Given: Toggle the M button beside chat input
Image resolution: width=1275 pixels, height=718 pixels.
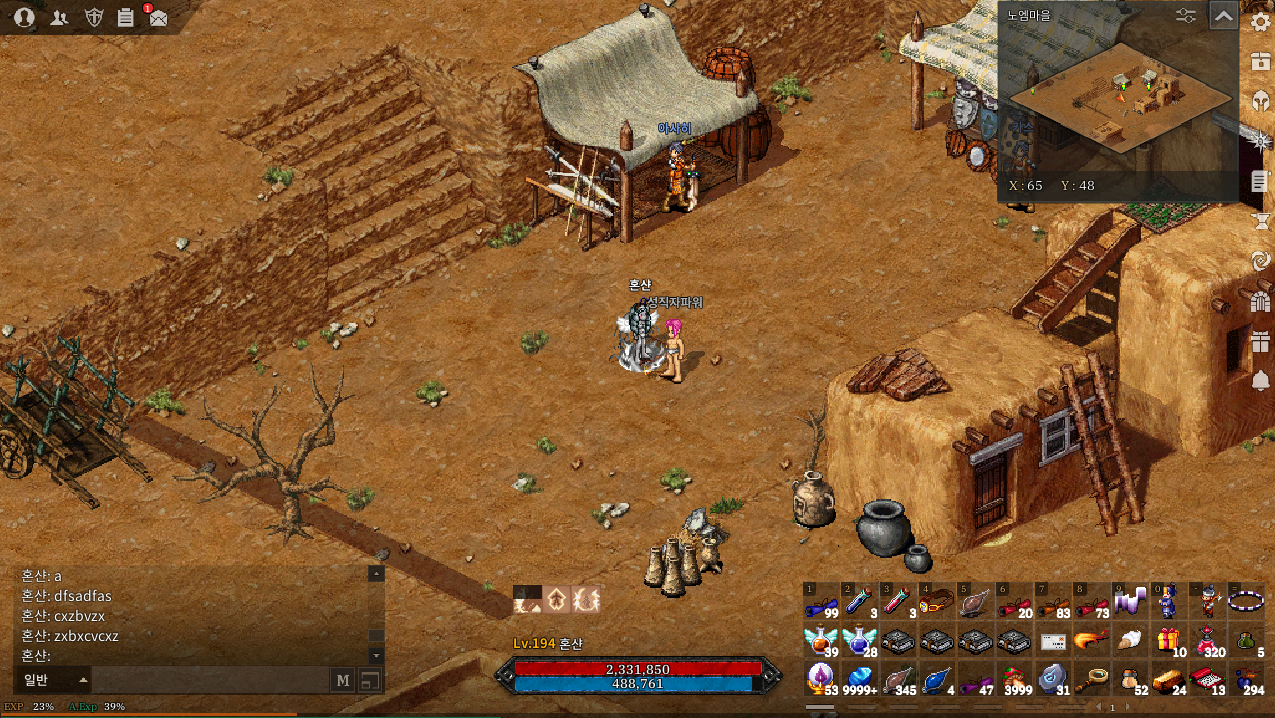Looking at the screenshot, I should [x=343, y=680].
